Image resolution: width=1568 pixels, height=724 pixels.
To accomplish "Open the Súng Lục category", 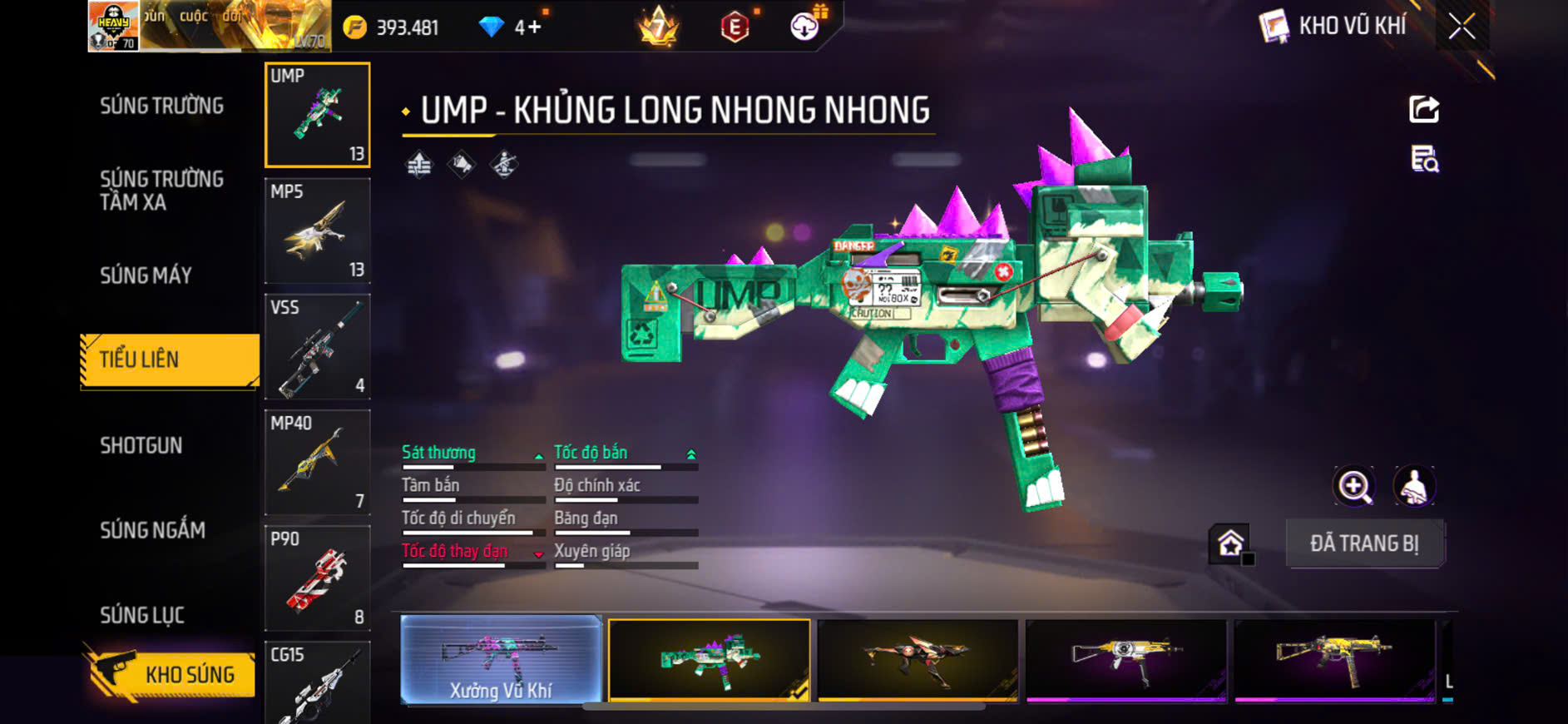I will (142, 615).
